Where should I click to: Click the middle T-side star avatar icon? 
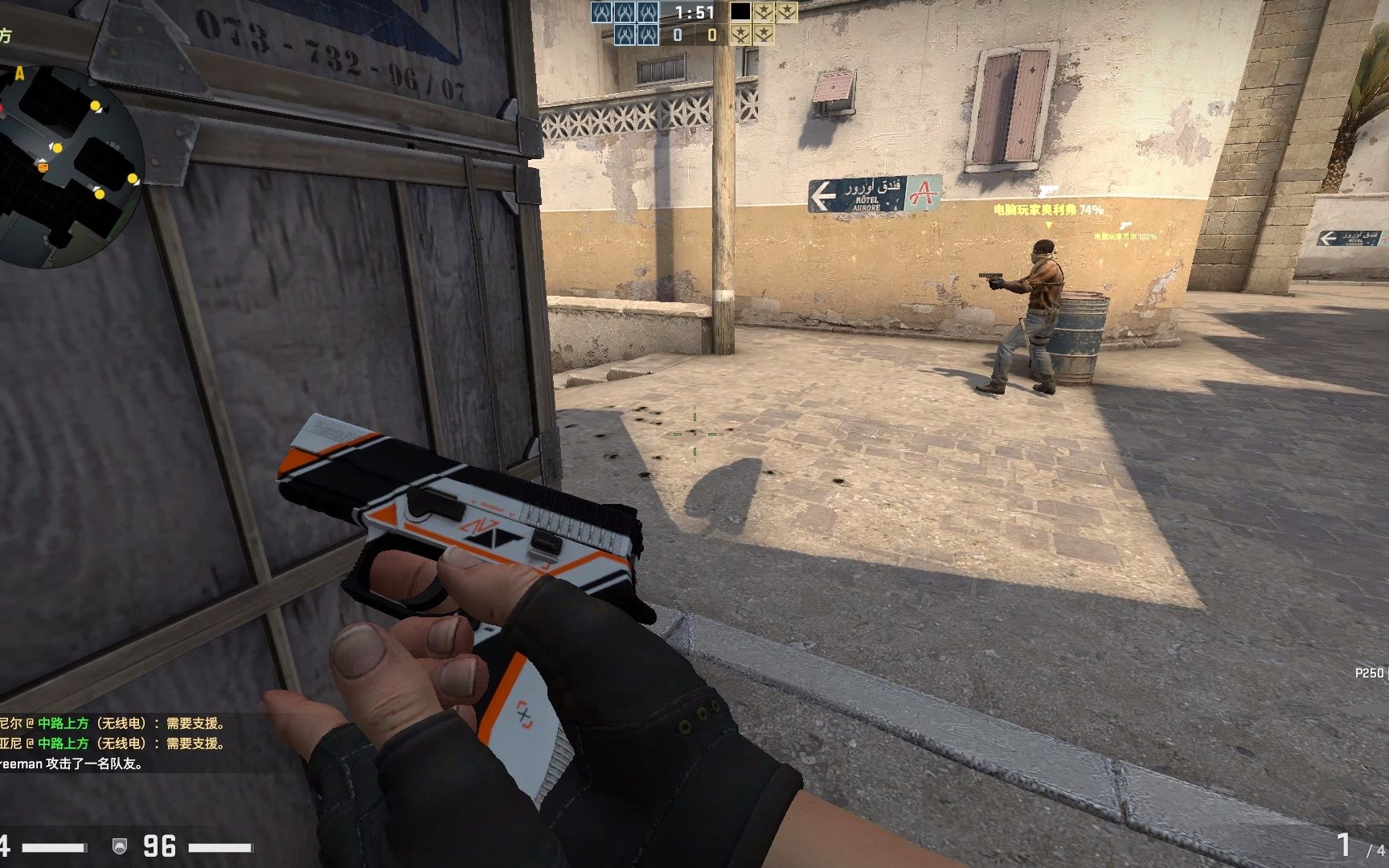point(764,13)
